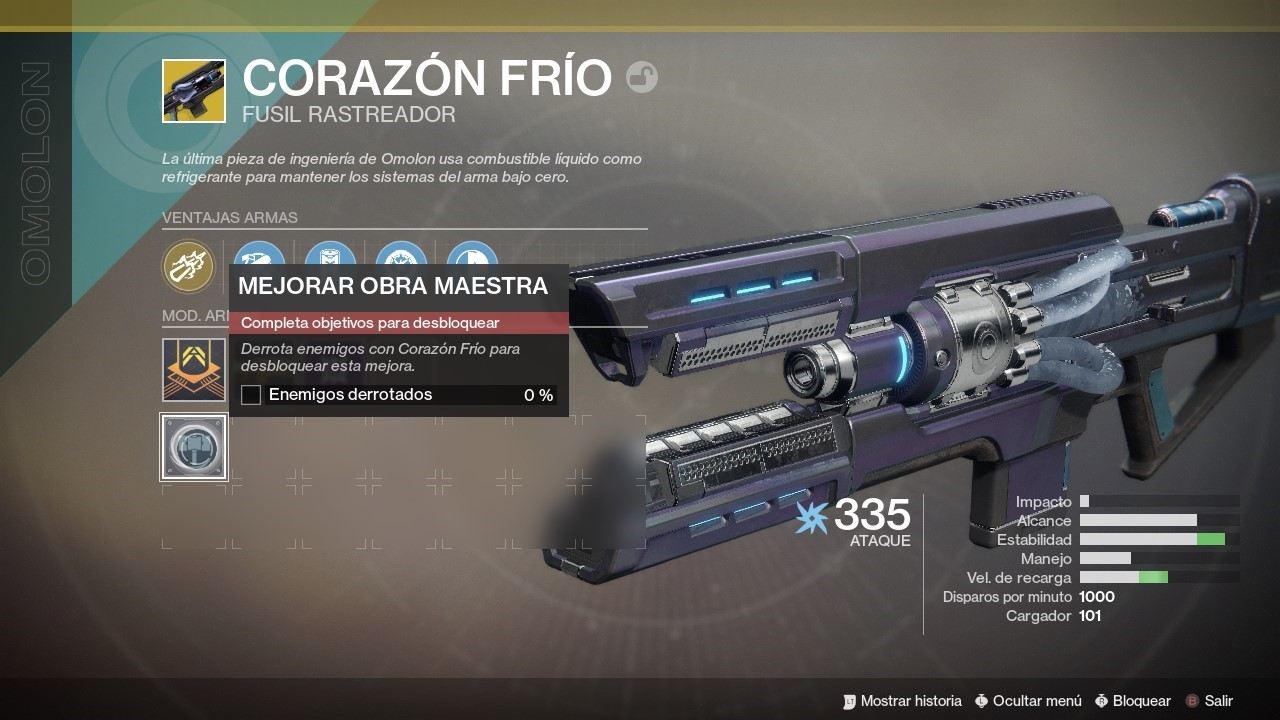Pick the blue gear-shaped perk icon
1280x720 pixels.
[x=402, y=256]
